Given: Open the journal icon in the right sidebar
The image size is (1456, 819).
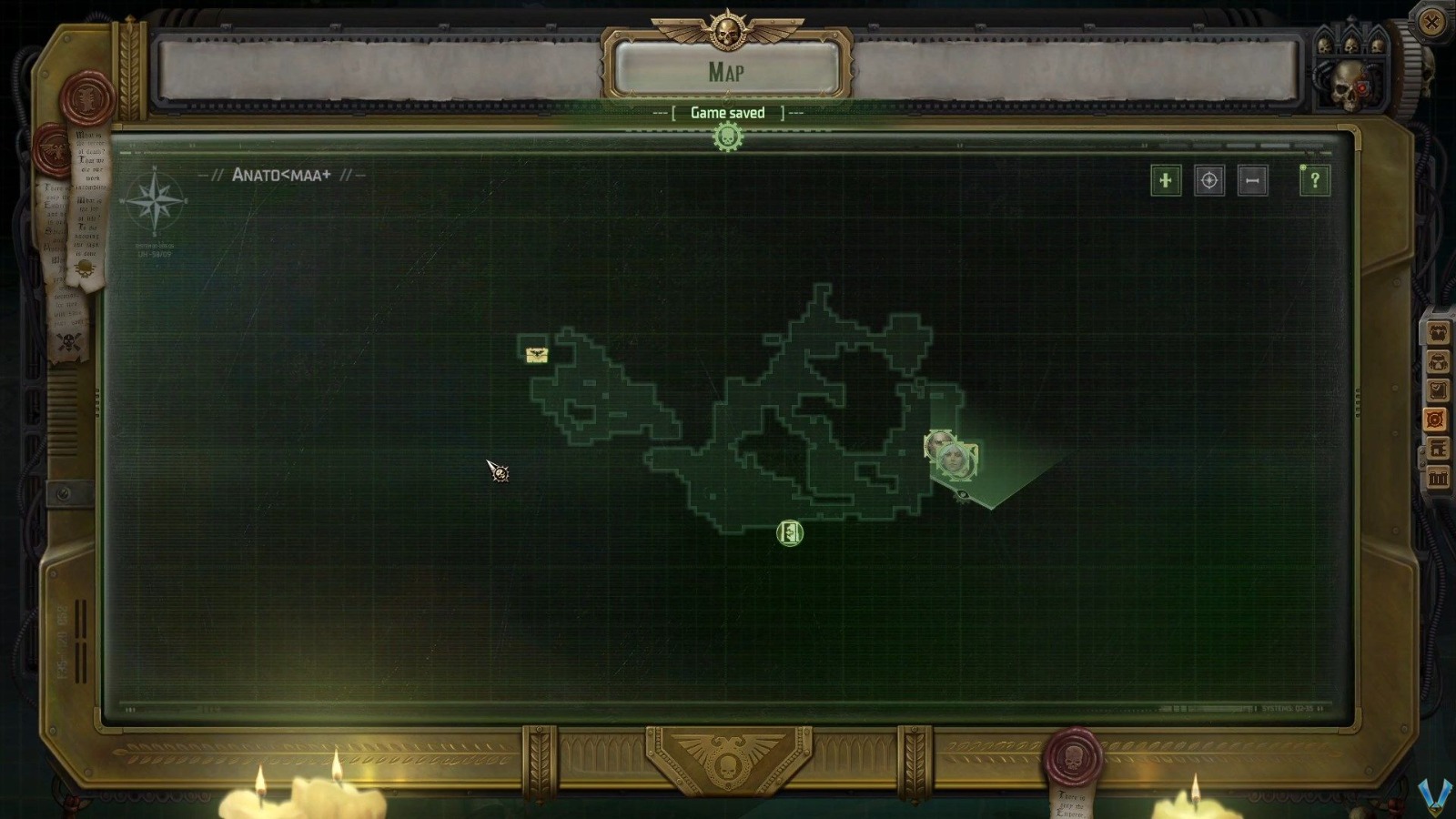Looking at the screenshot, I should [1440, 390].
